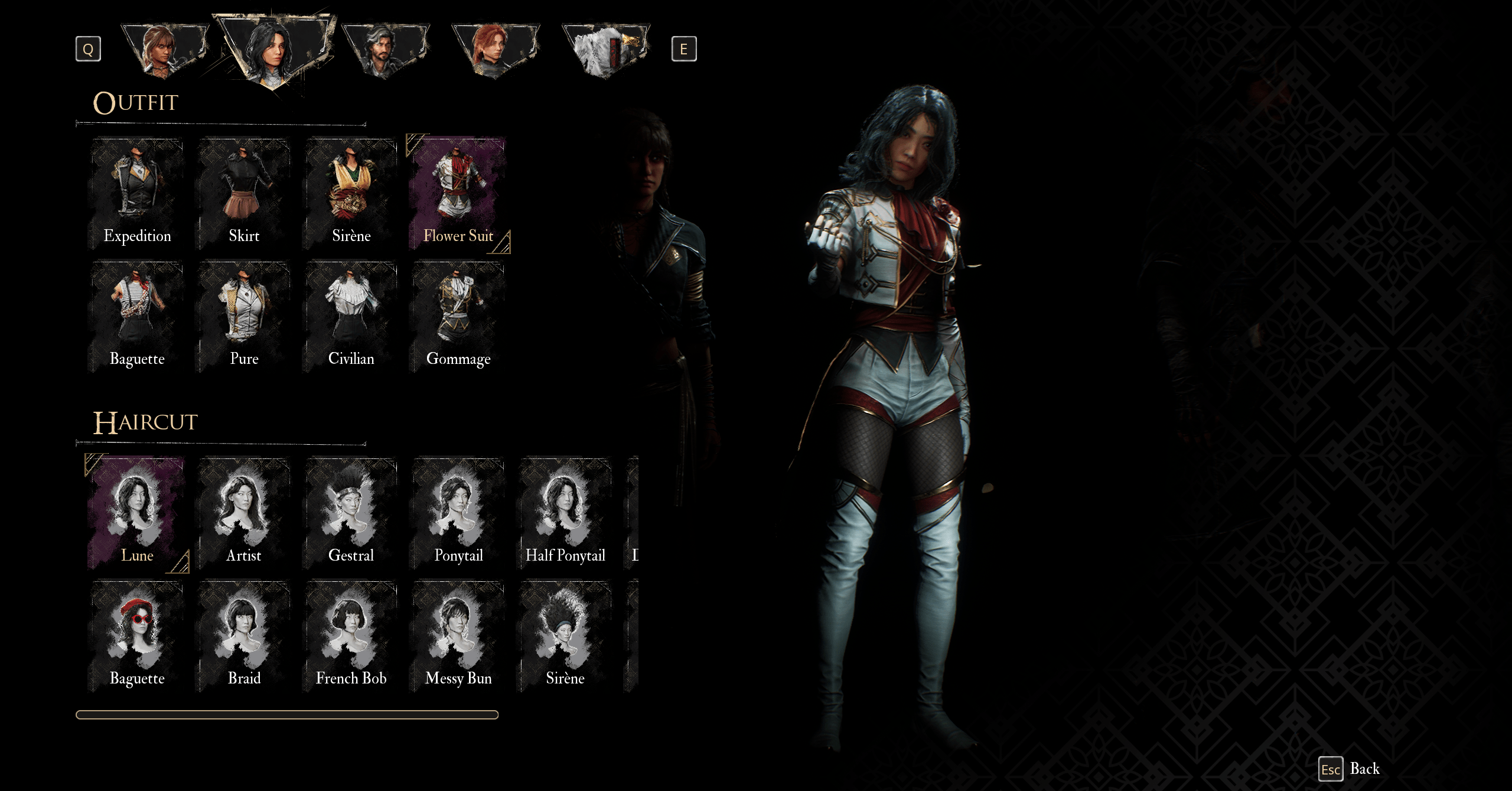Choose the French Bob haircut
The image size is (1512, 791).
(x=351, y=636)
